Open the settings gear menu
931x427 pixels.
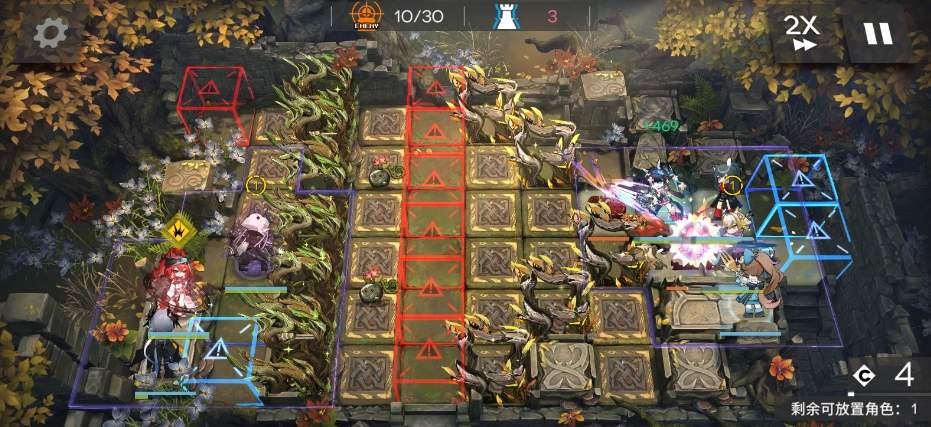click(49, 33)
